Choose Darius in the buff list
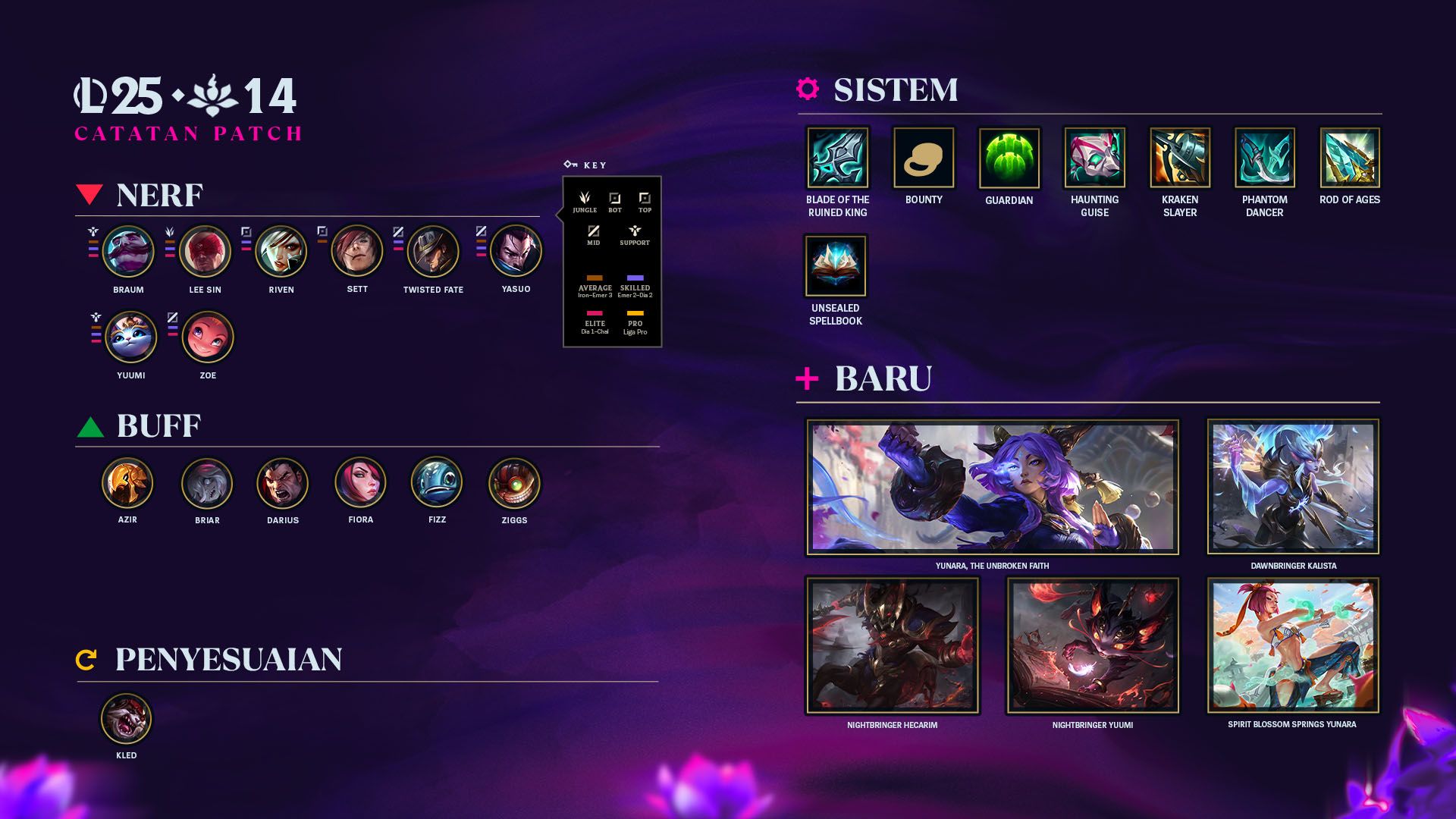1456x819 pixels. pyautogui.click(x=283, y=483)
